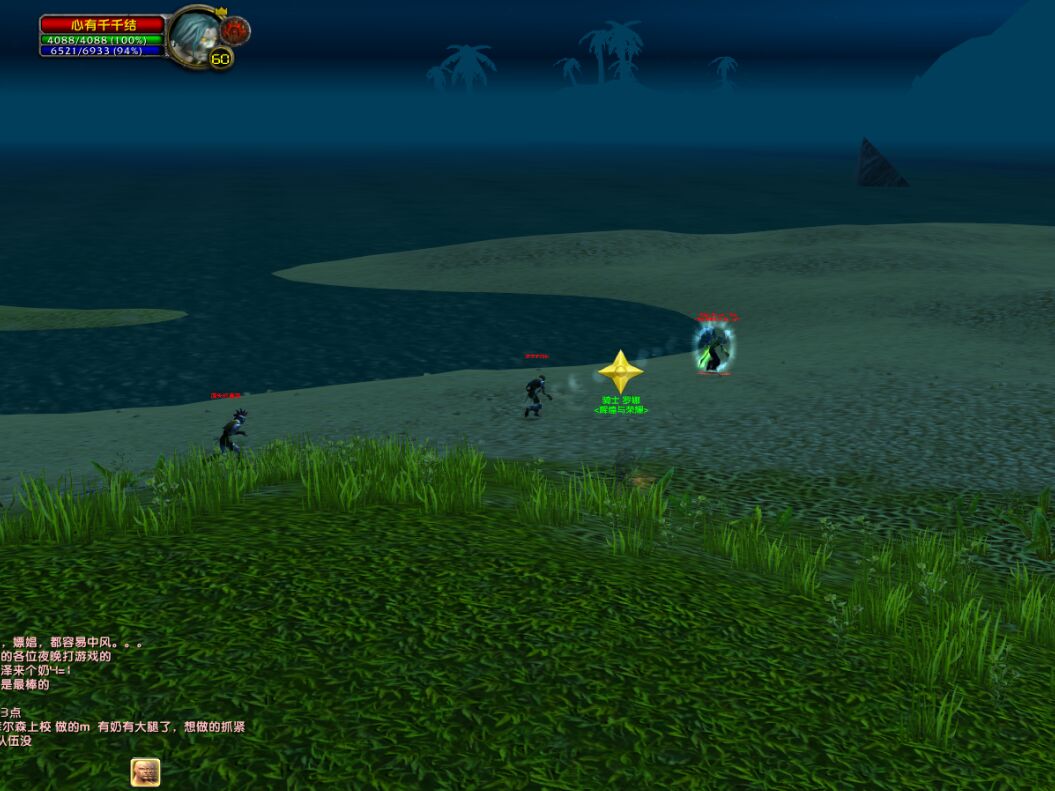Image resolution: width=1055 pixels, height=791 pixels.
Task: Click the gold-framed face icon button
Action: click(145, 772)
